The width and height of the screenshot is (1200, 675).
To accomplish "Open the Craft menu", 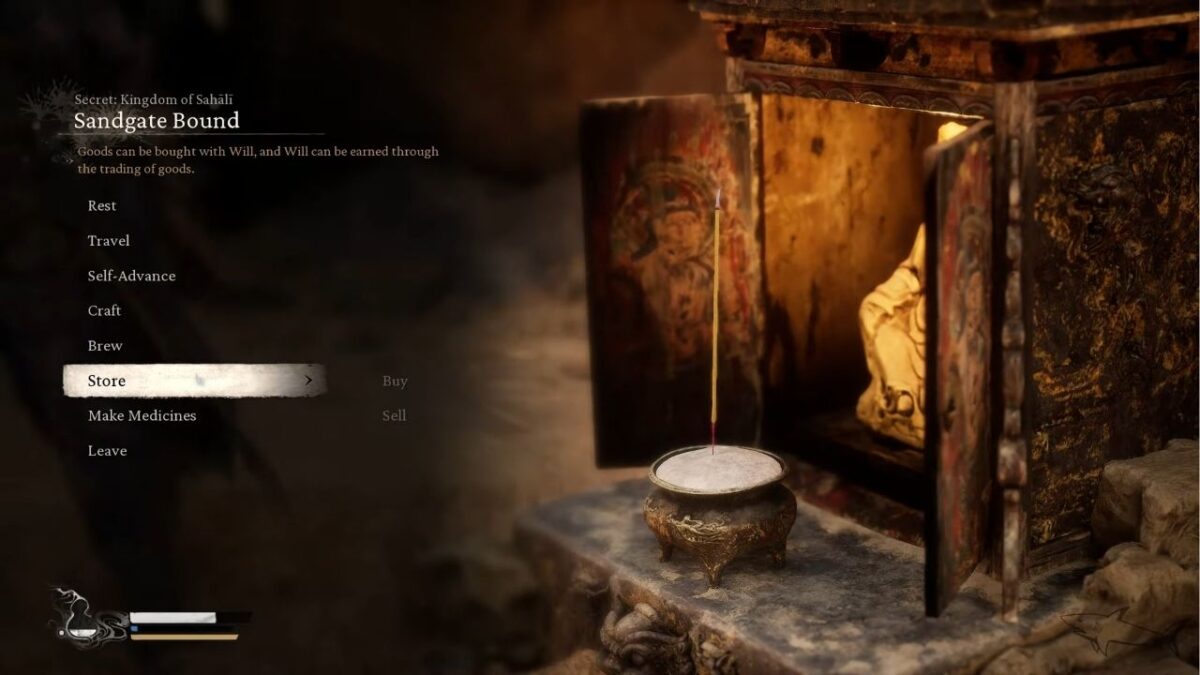I will (x=104, y=311).
